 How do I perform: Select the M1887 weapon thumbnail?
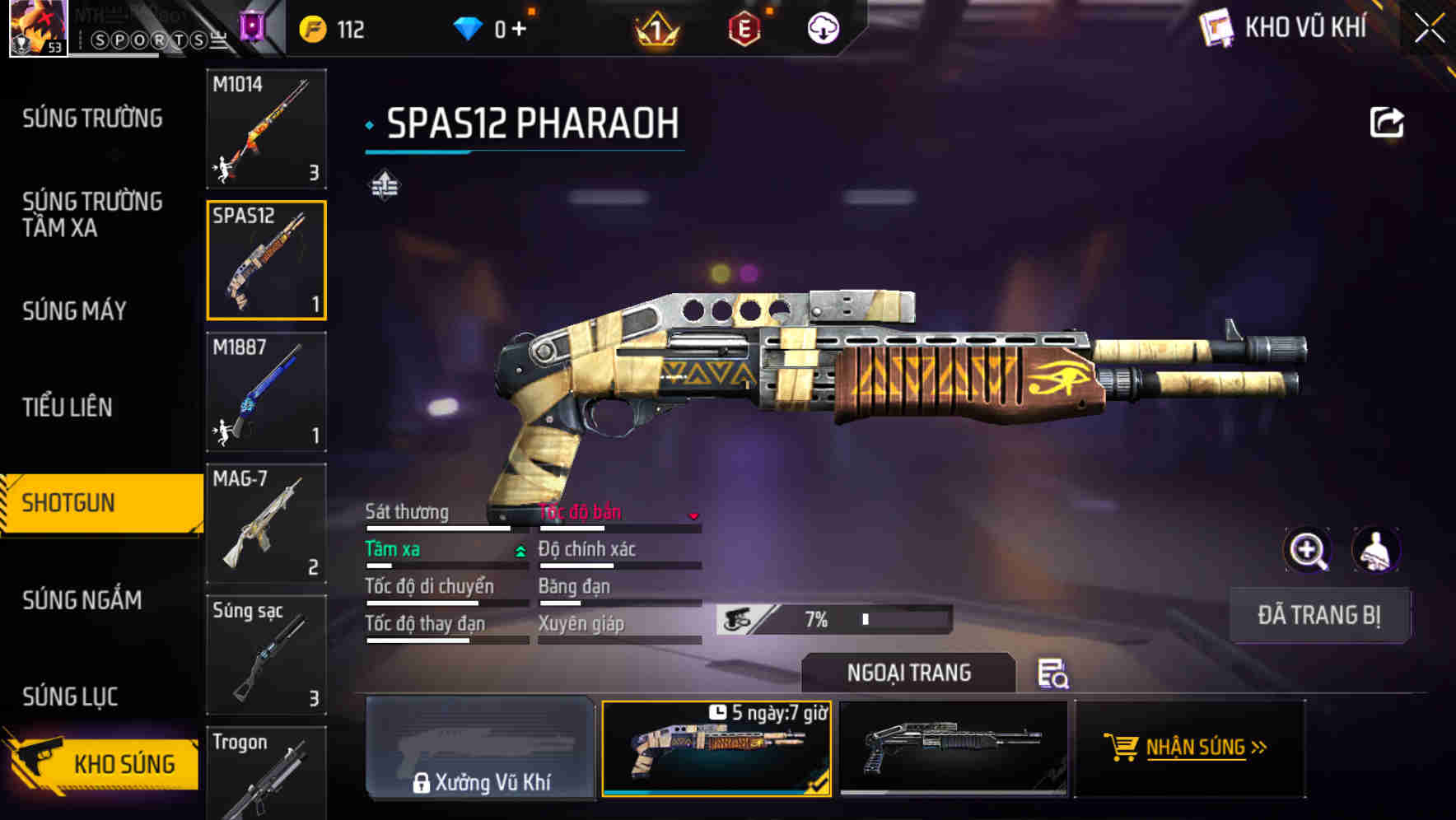266,393
